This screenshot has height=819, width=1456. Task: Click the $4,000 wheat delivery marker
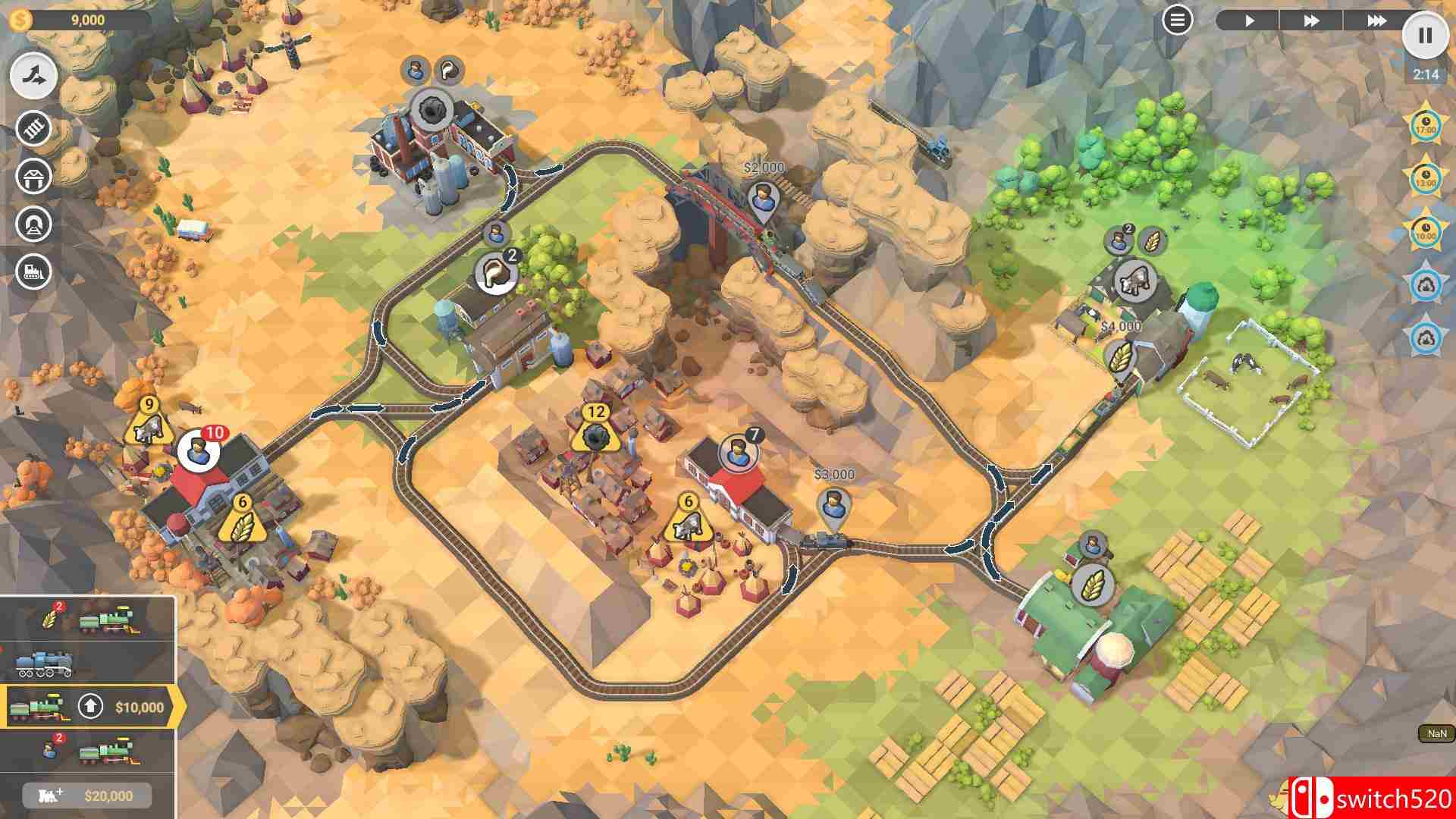(1119, 356)
